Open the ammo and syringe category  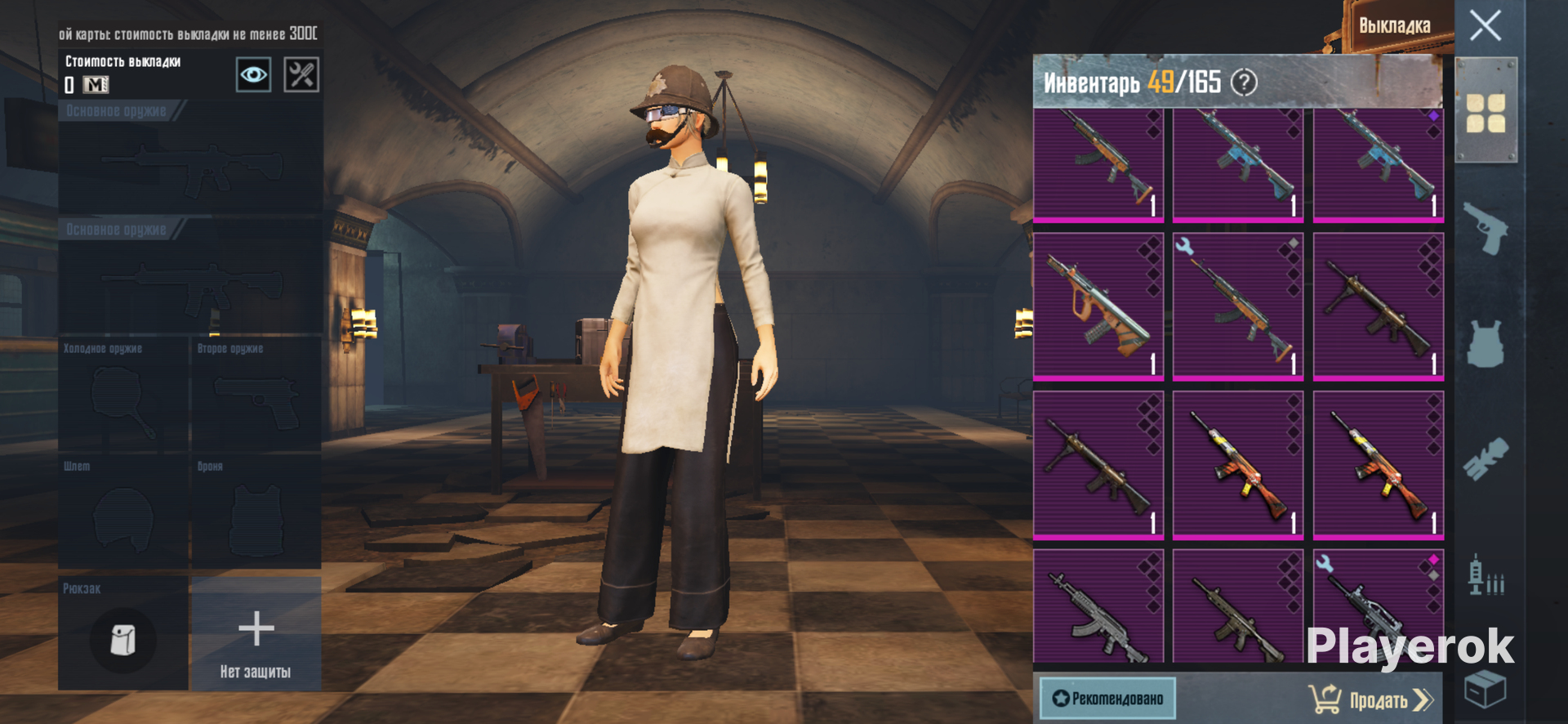(x=1486, y=575)
